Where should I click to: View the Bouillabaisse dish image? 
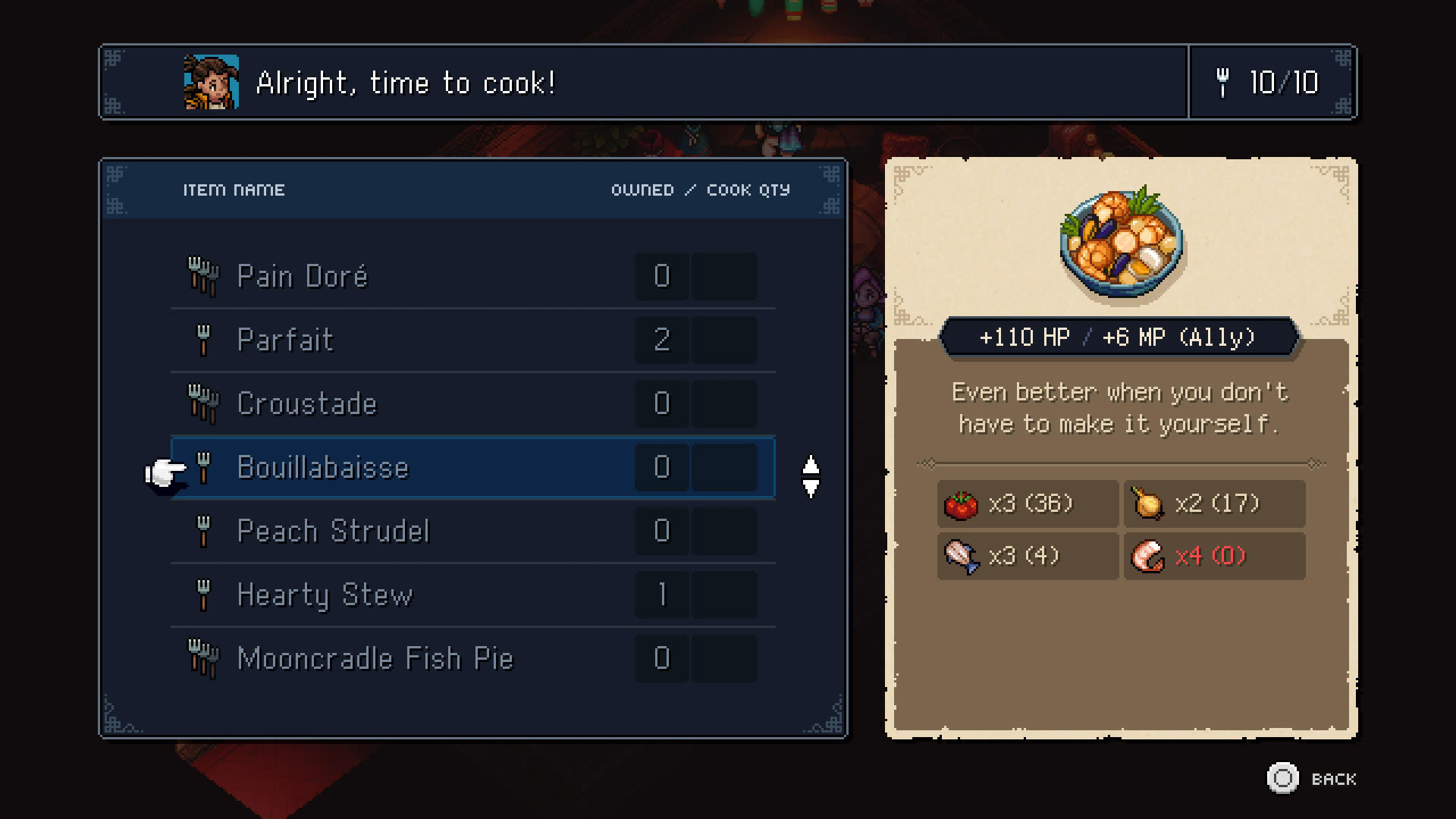click(1121, 243)
